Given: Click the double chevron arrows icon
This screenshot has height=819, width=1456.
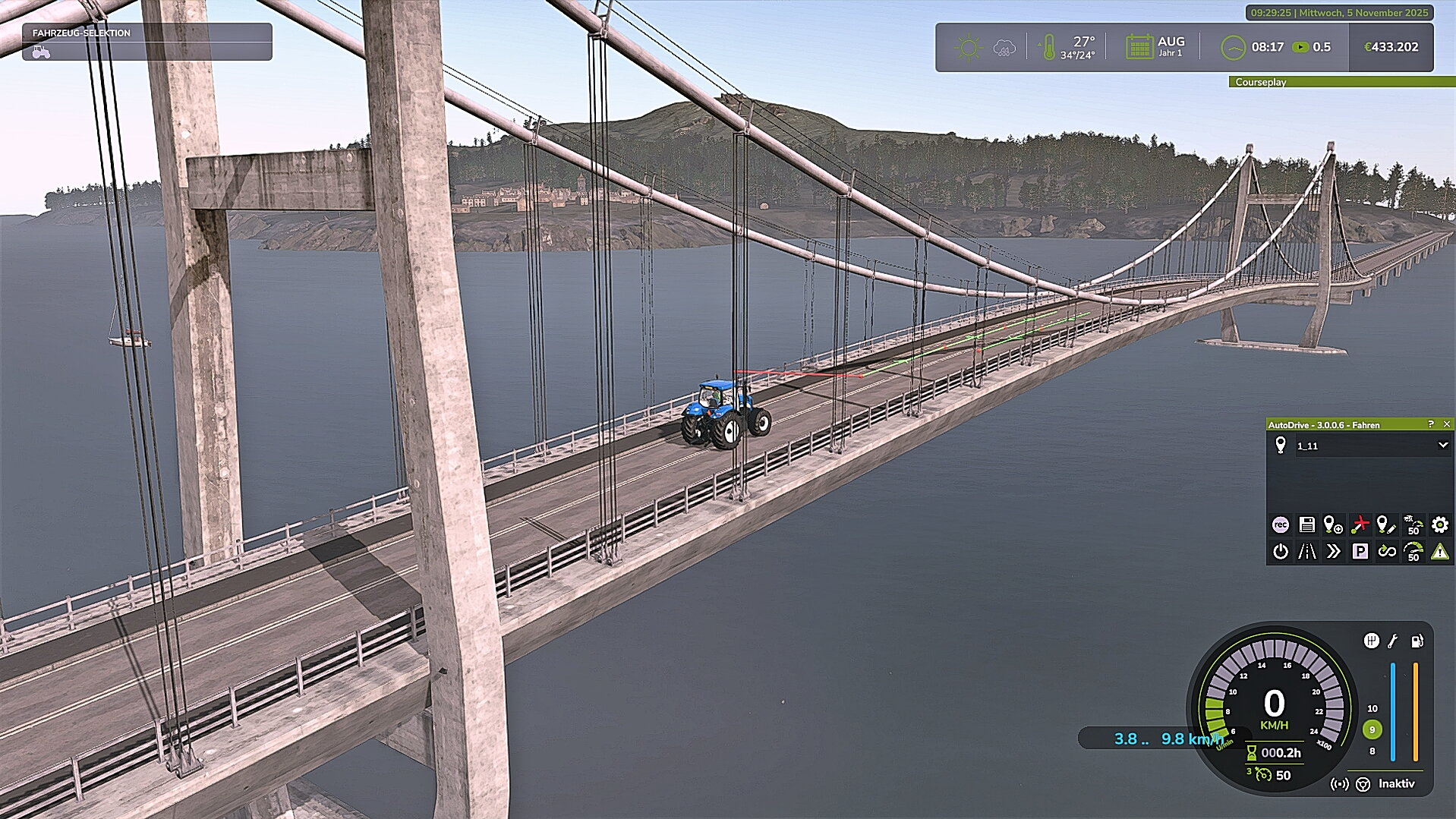Looking at the screenshot, I should click(x=1333, y=551).
